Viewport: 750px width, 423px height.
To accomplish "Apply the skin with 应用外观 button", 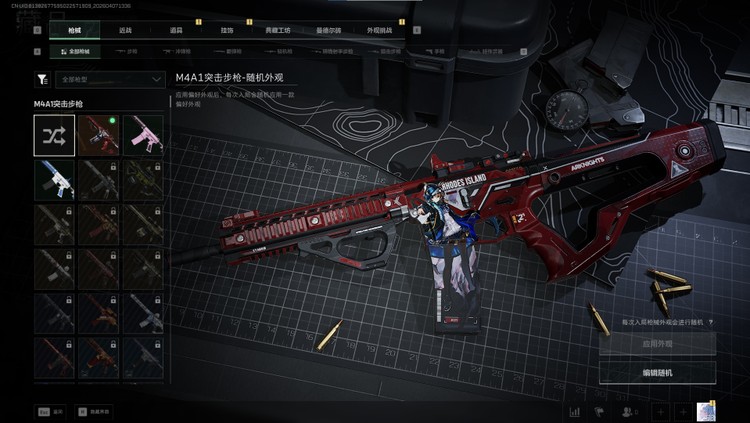I will pyautogui.click(x=657, y=344).
